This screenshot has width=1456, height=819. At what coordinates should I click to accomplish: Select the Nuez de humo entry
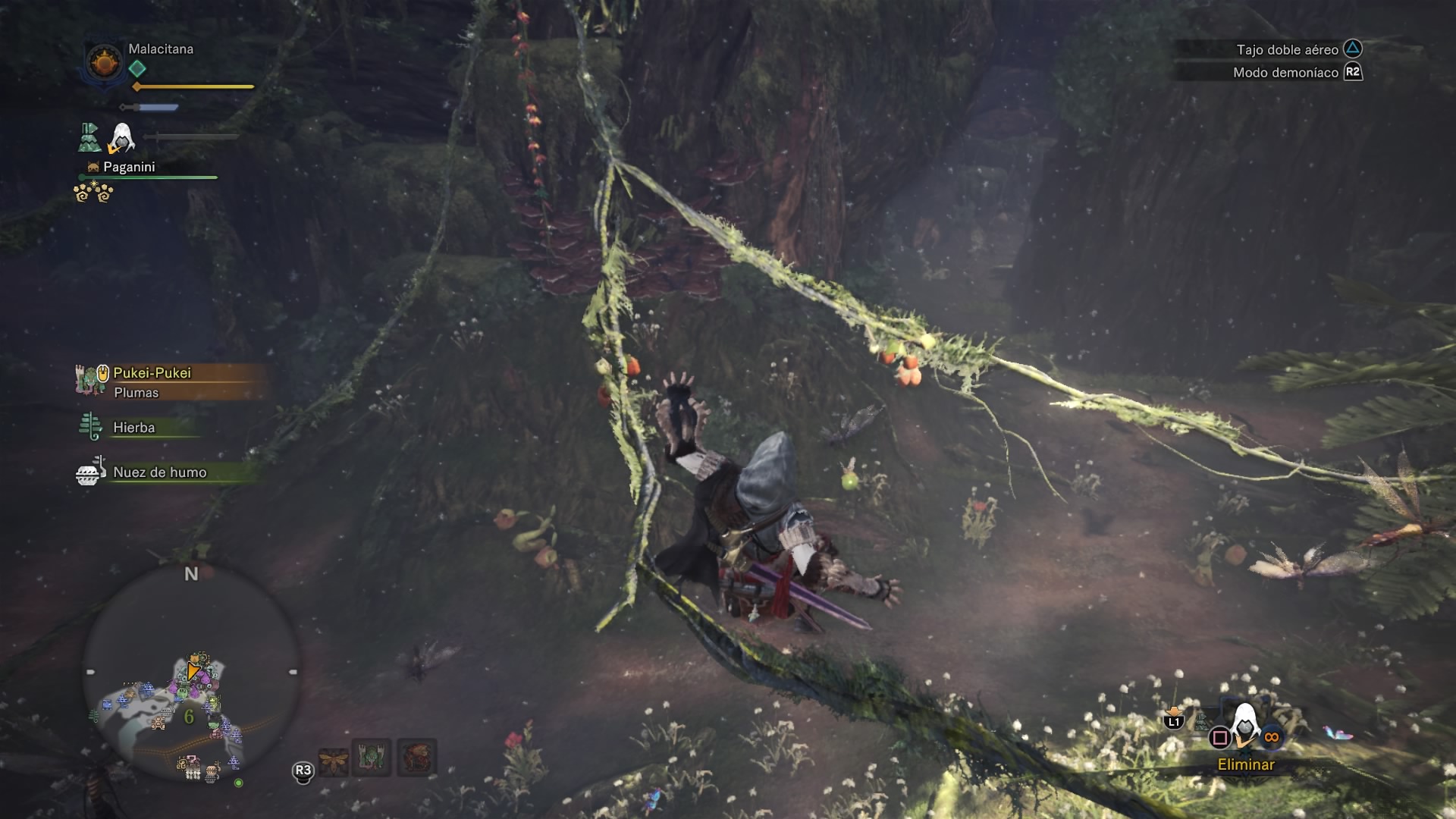(159, 472)
